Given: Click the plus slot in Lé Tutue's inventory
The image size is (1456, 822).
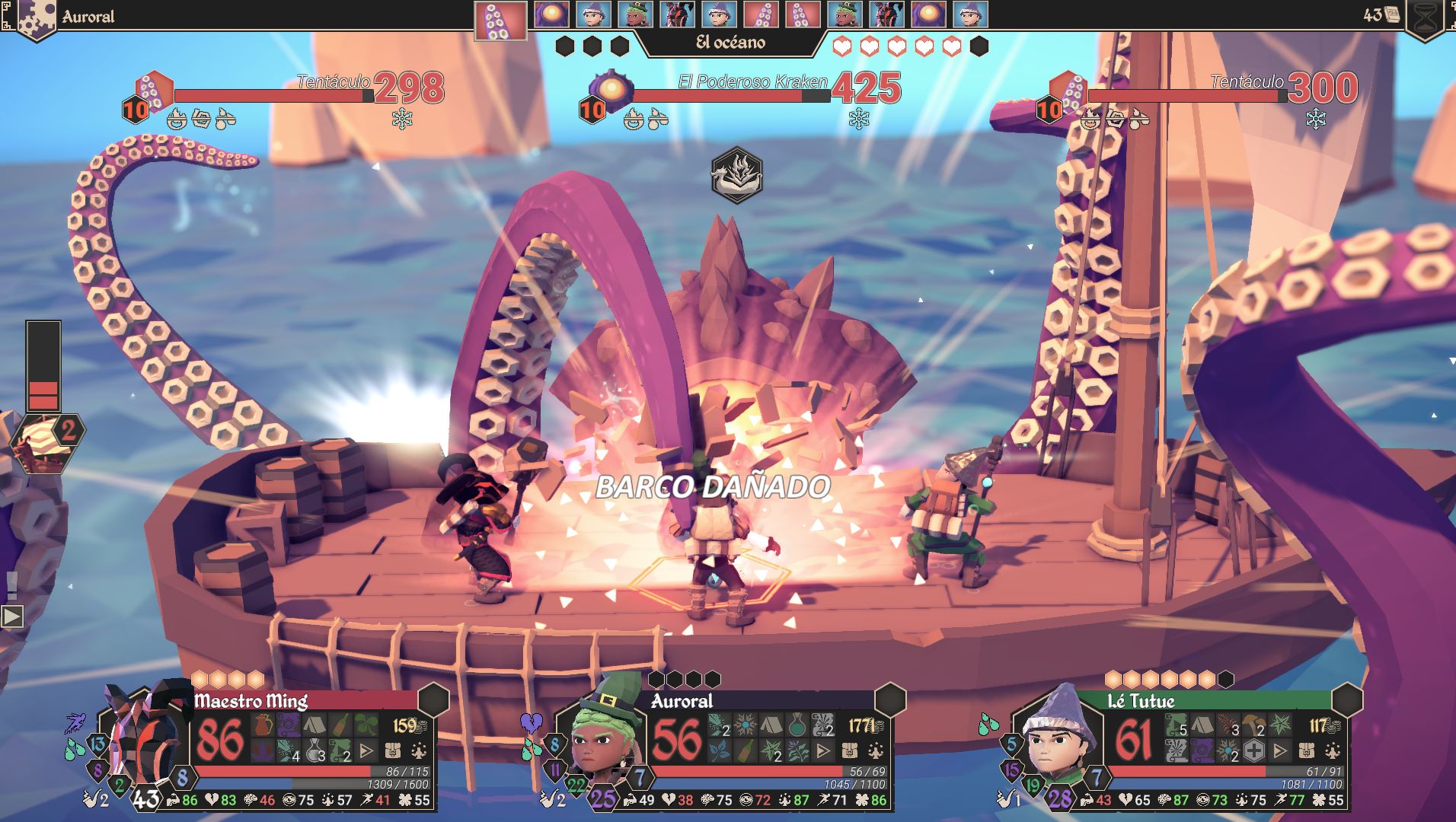Looking at the screenshot, I should coord(1254,751).
